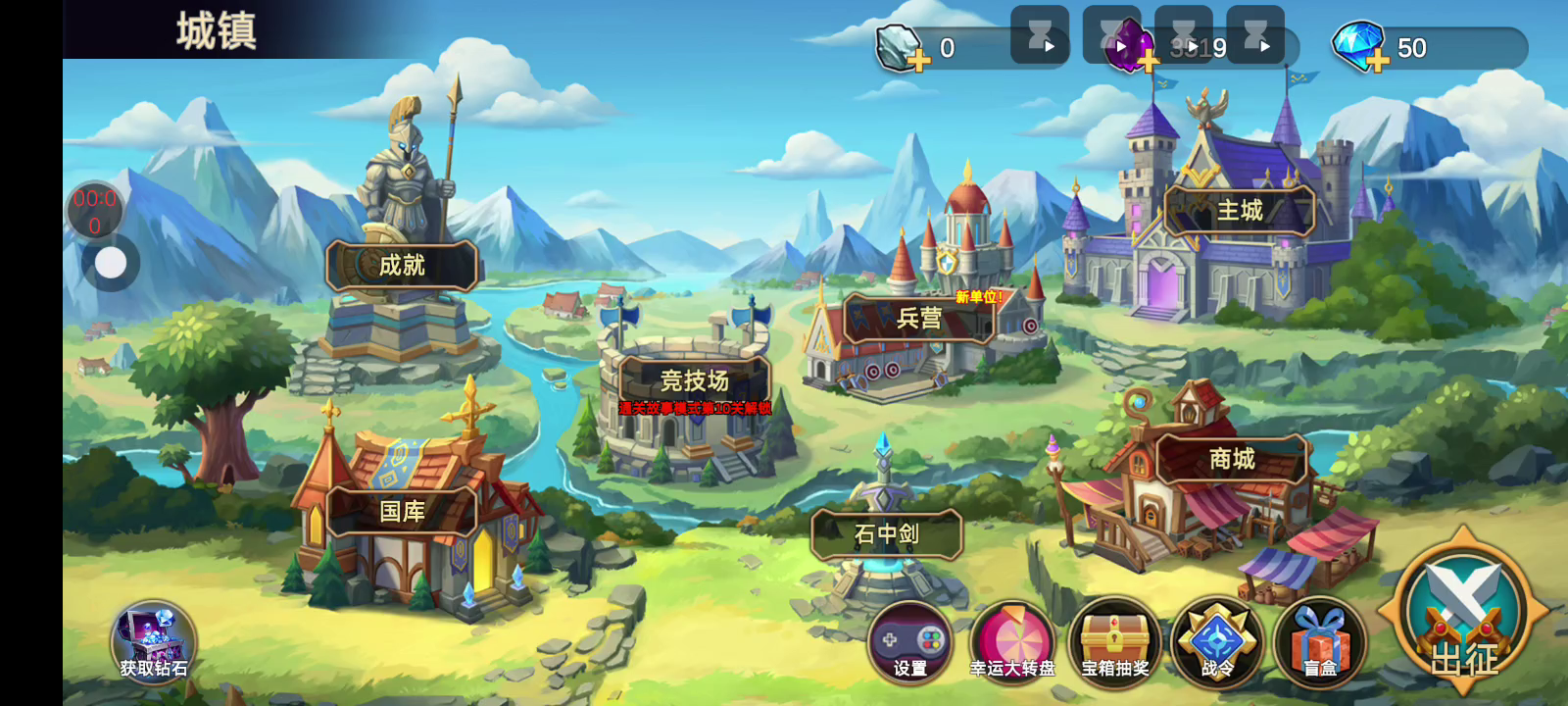The height and width of the screenshot is (706, 1568).
Task: Tap 获取钻石 to get diamonds
Action: point(154,642)
